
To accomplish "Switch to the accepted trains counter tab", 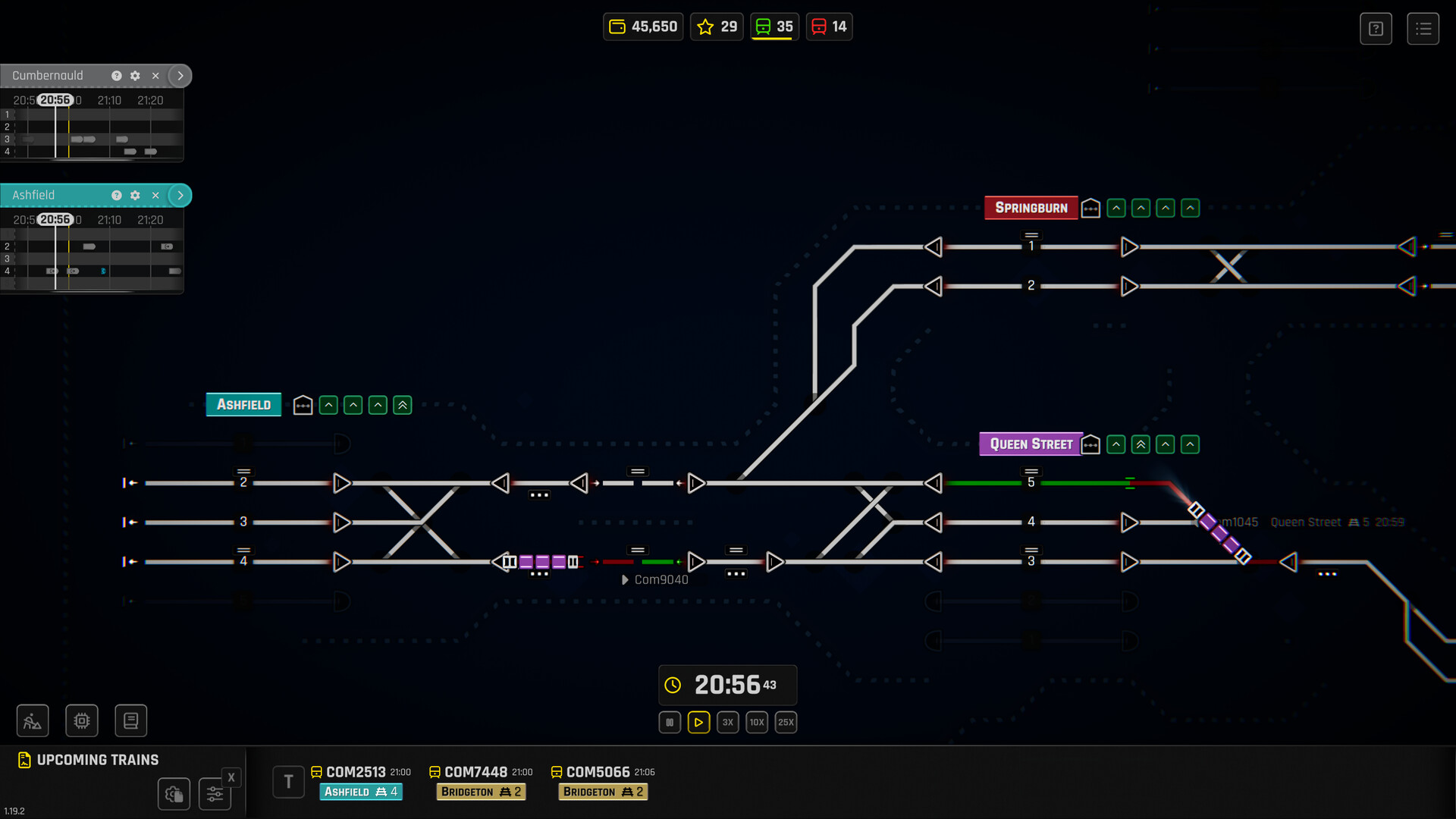I will [773, 26].
